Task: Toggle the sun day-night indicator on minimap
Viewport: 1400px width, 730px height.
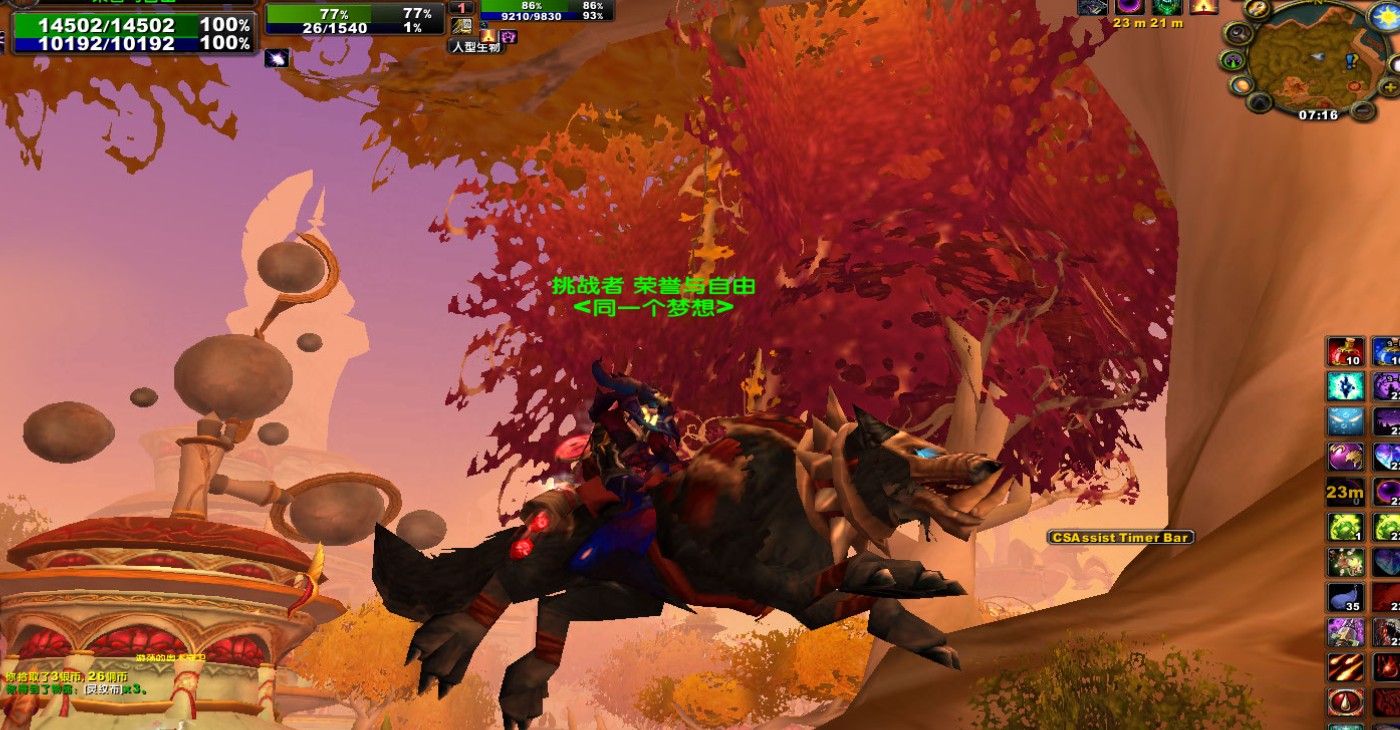Action: point(1386,16)
